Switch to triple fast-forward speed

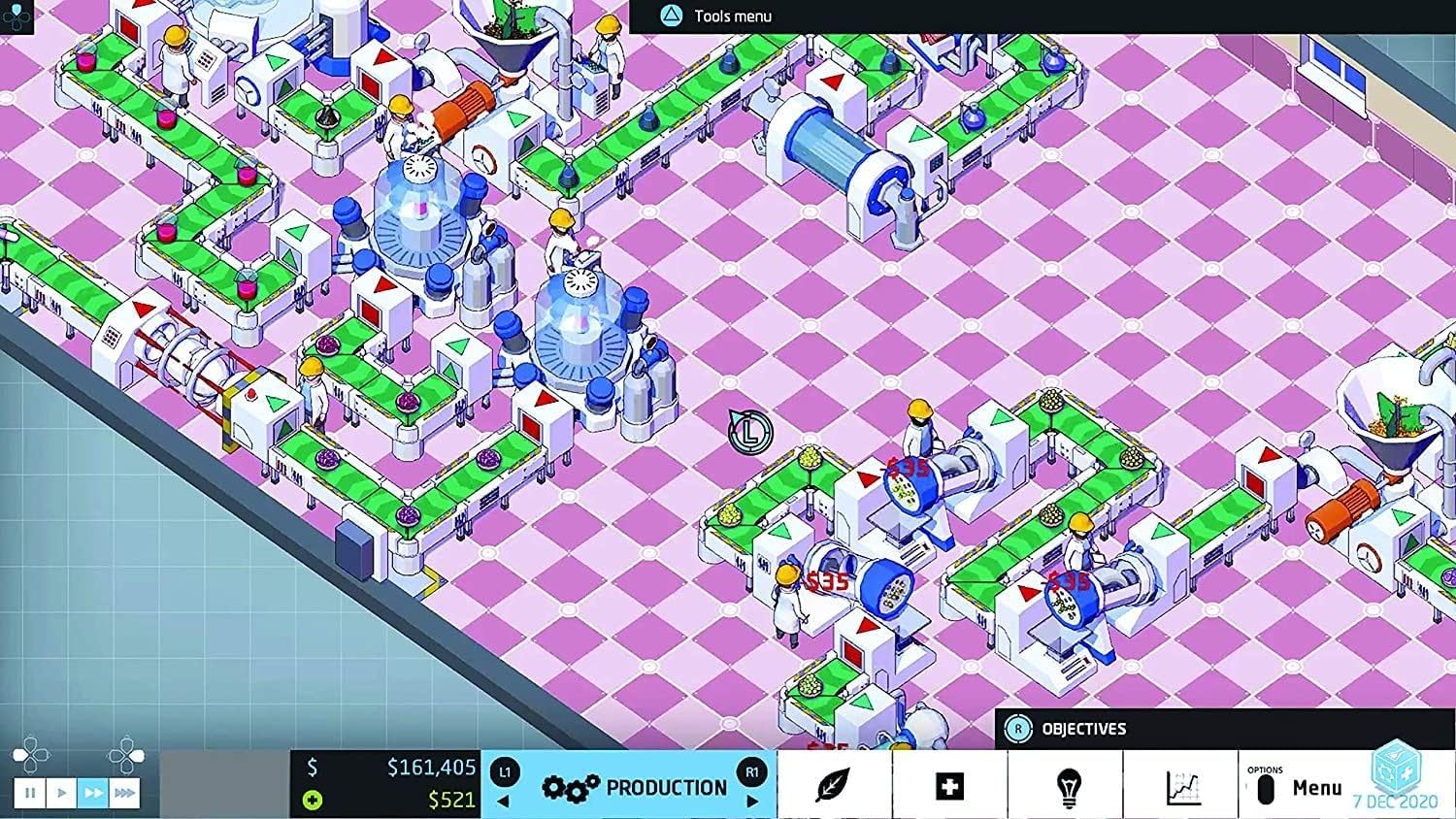(x=124, y=793)
